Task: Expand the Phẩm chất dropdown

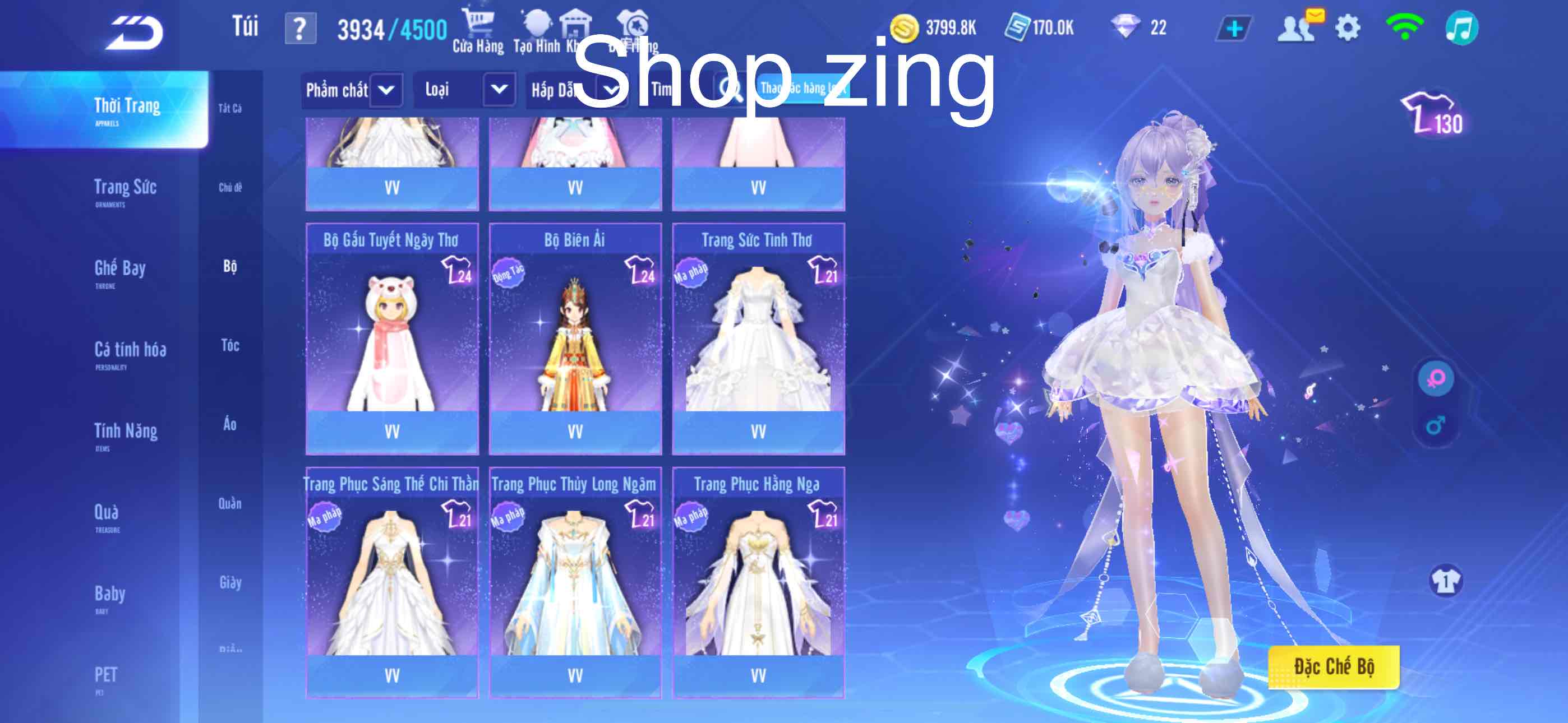Action: click(x=385, y=89)
